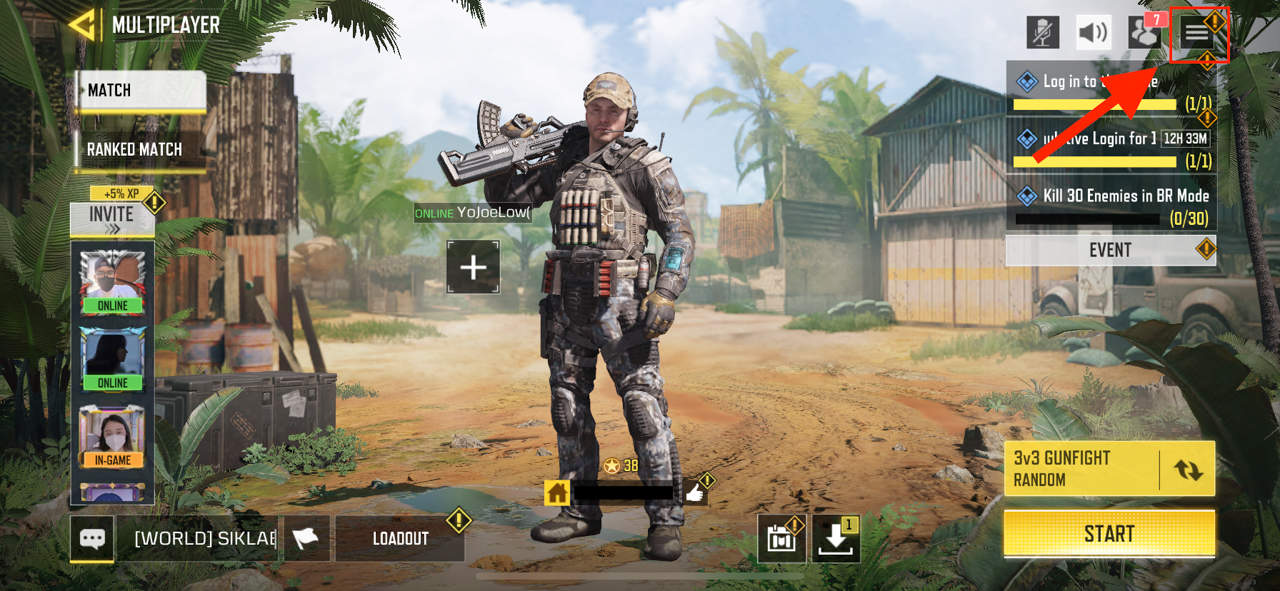The width and height of the screenshot is (1280, 591).
Task: Give a thumbs-up like to the player
Action: click(695, 491)
